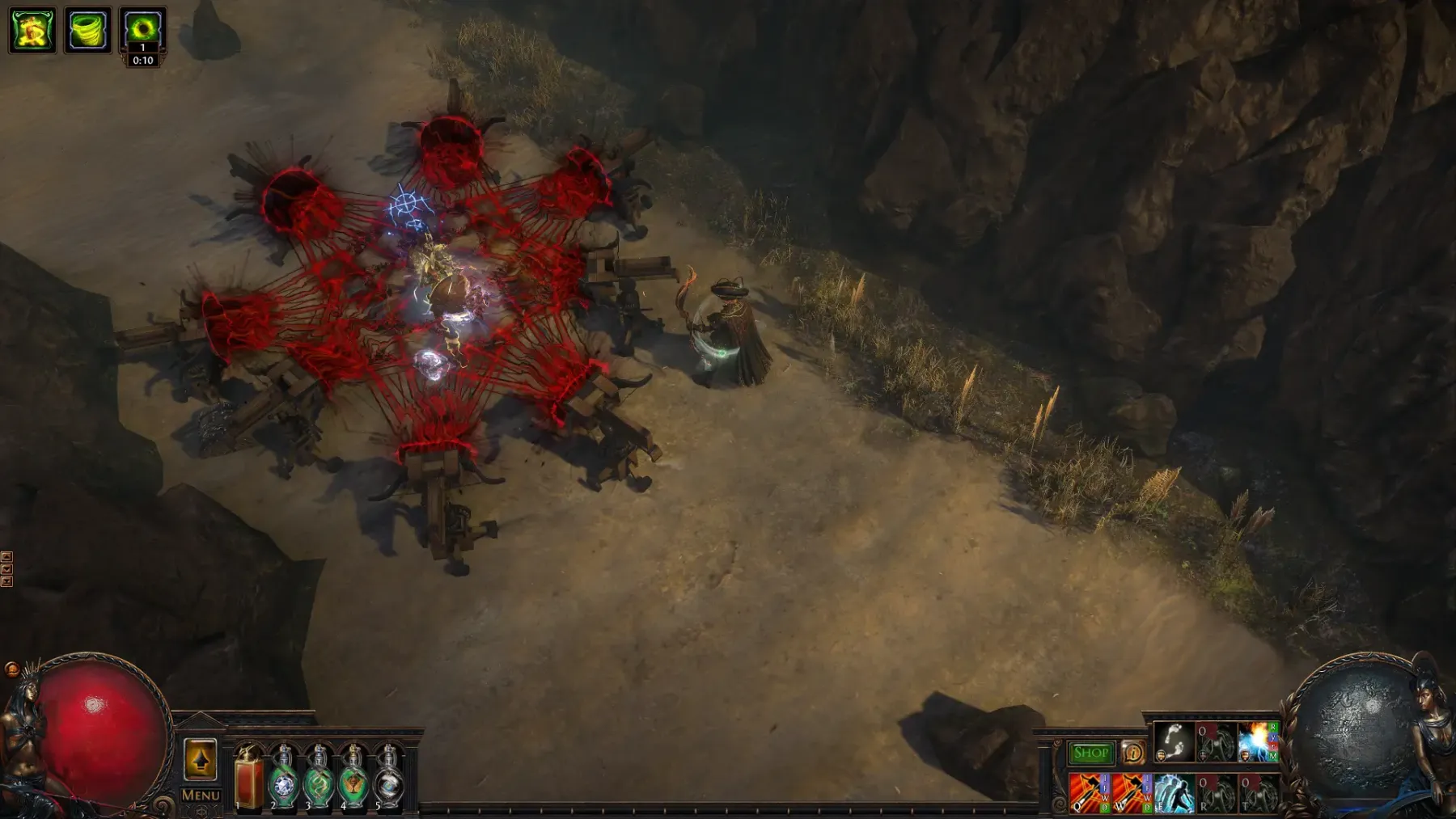Image resolution: width=1456 pixels, height=819 pixels.
Task: Select the footprints move skill slot
Action: pyautogui.click(x=1173, y=742)
